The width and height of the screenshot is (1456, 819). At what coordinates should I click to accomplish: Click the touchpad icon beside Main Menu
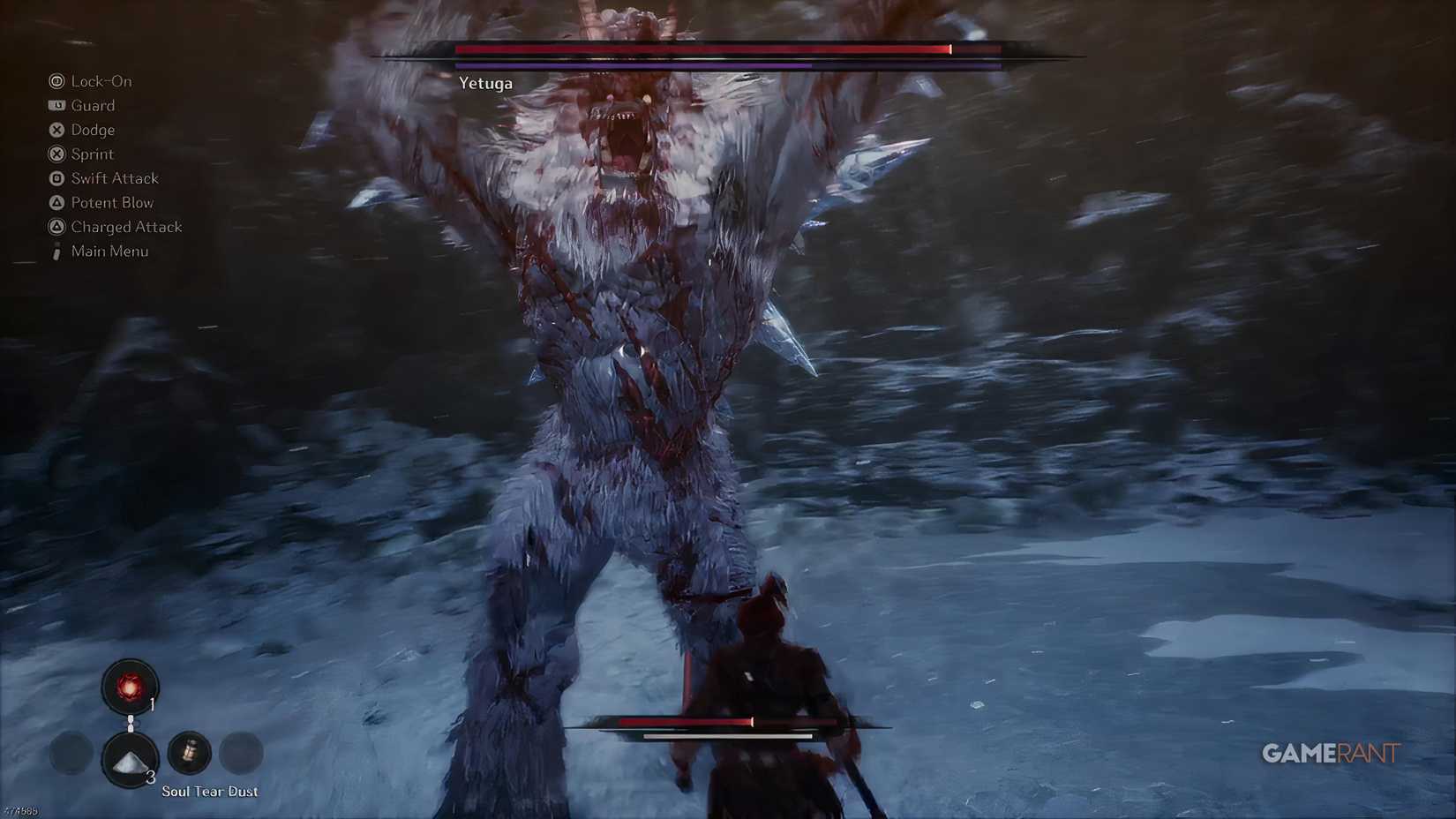56,251
